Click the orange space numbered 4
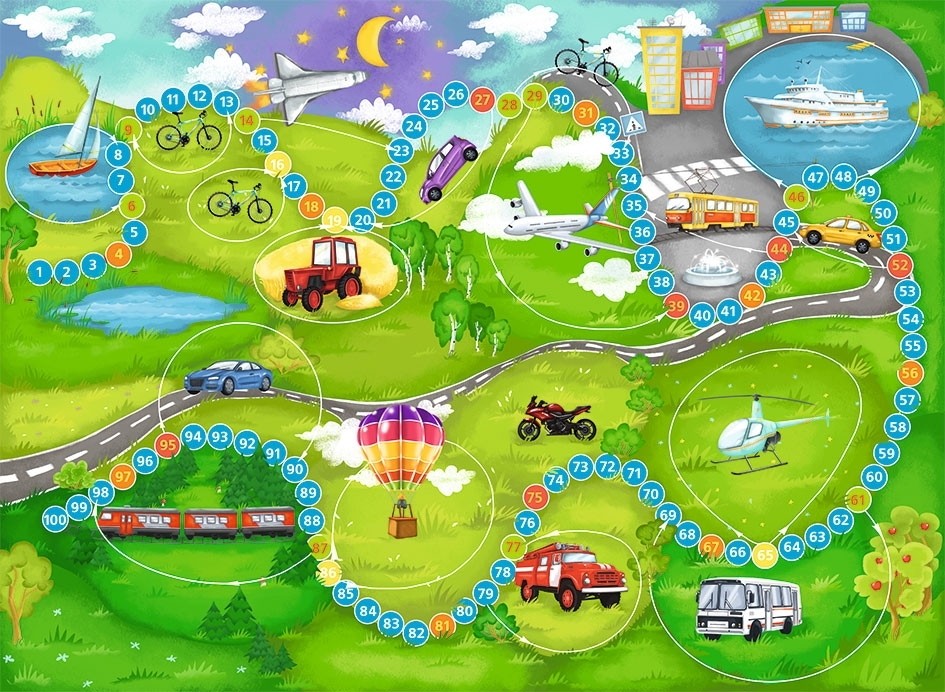The image size is (945, 692). [120, 254]
